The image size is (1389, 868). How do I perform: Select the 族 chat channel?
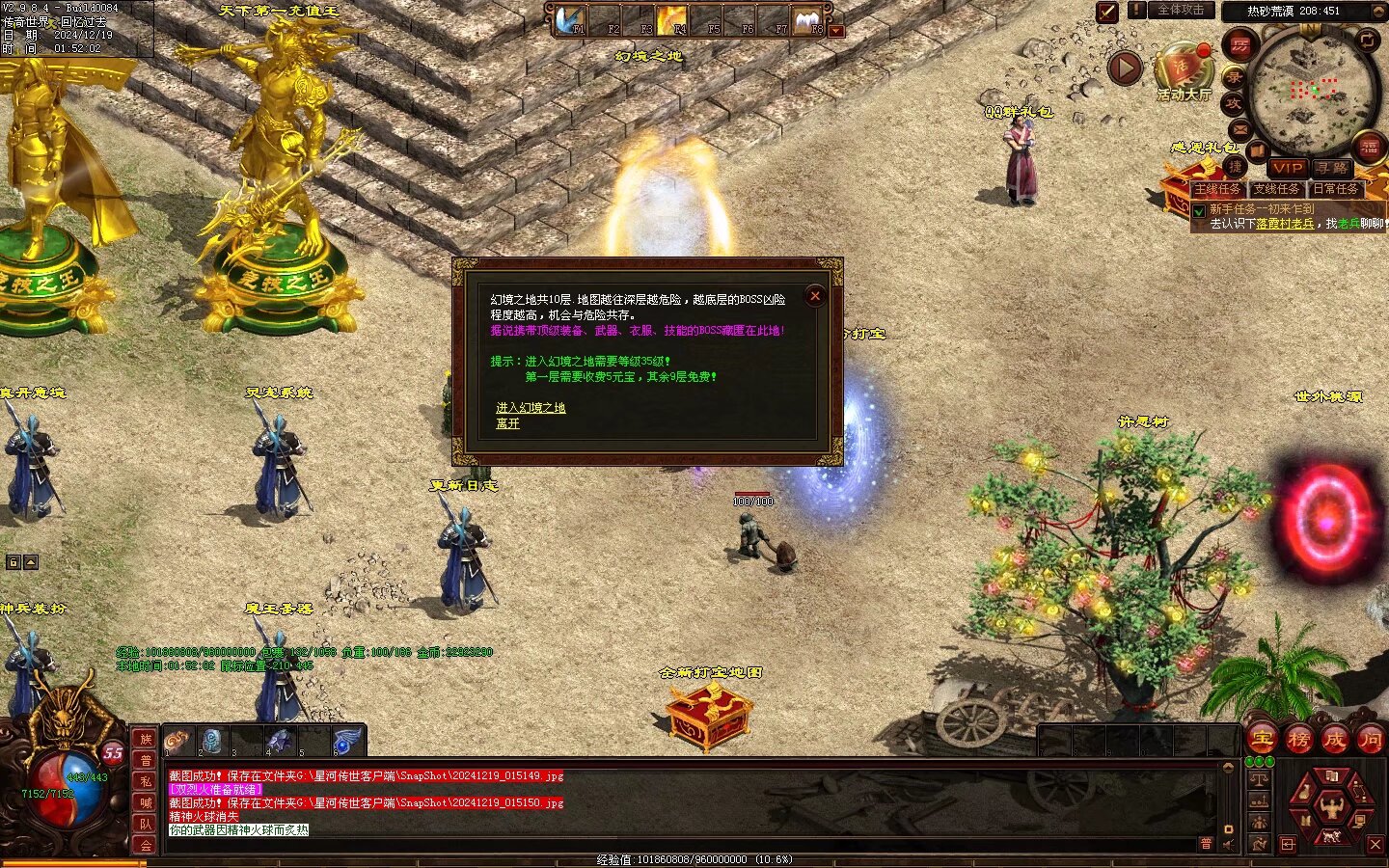click(145, 740)
